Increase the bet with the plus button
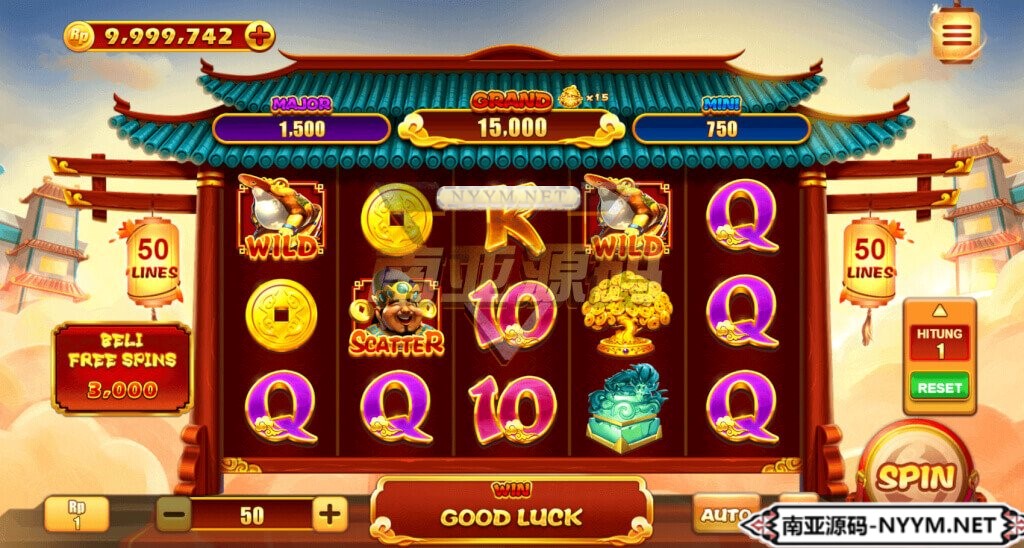1024x548 pixels. tap(329, 515)
